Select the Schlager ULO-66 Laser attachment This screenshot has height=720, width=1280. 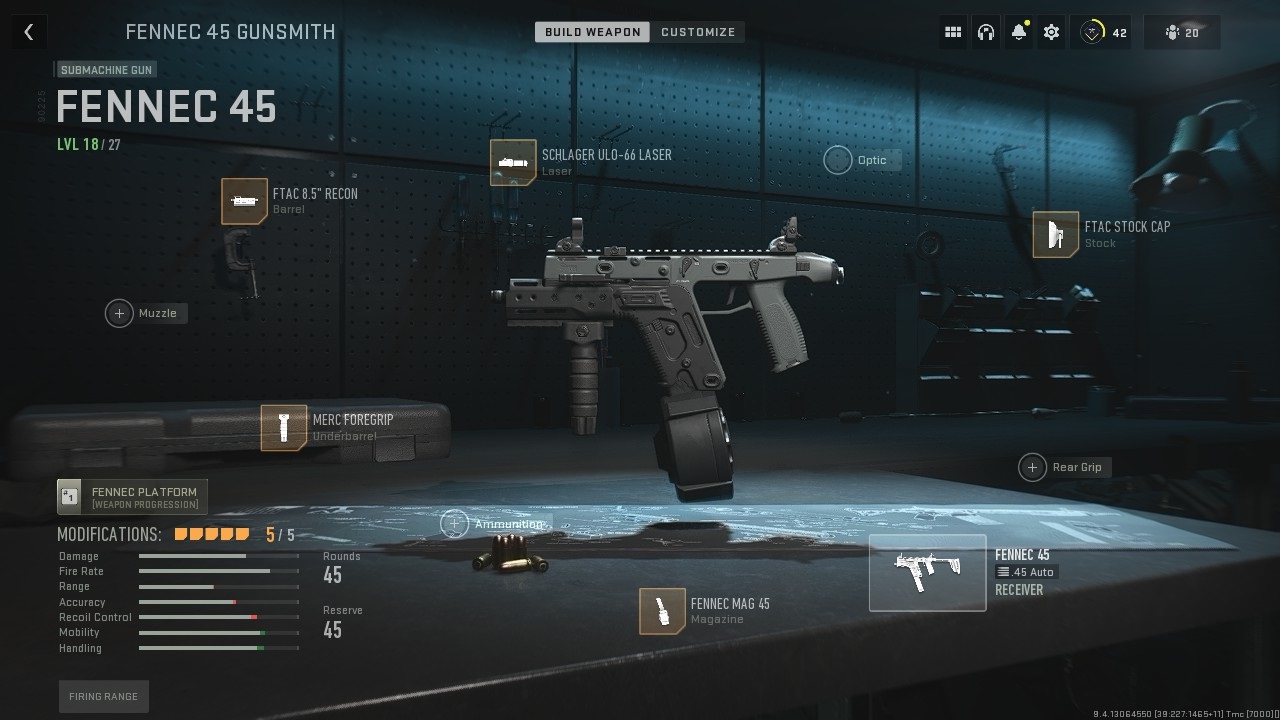click(514, 161)
